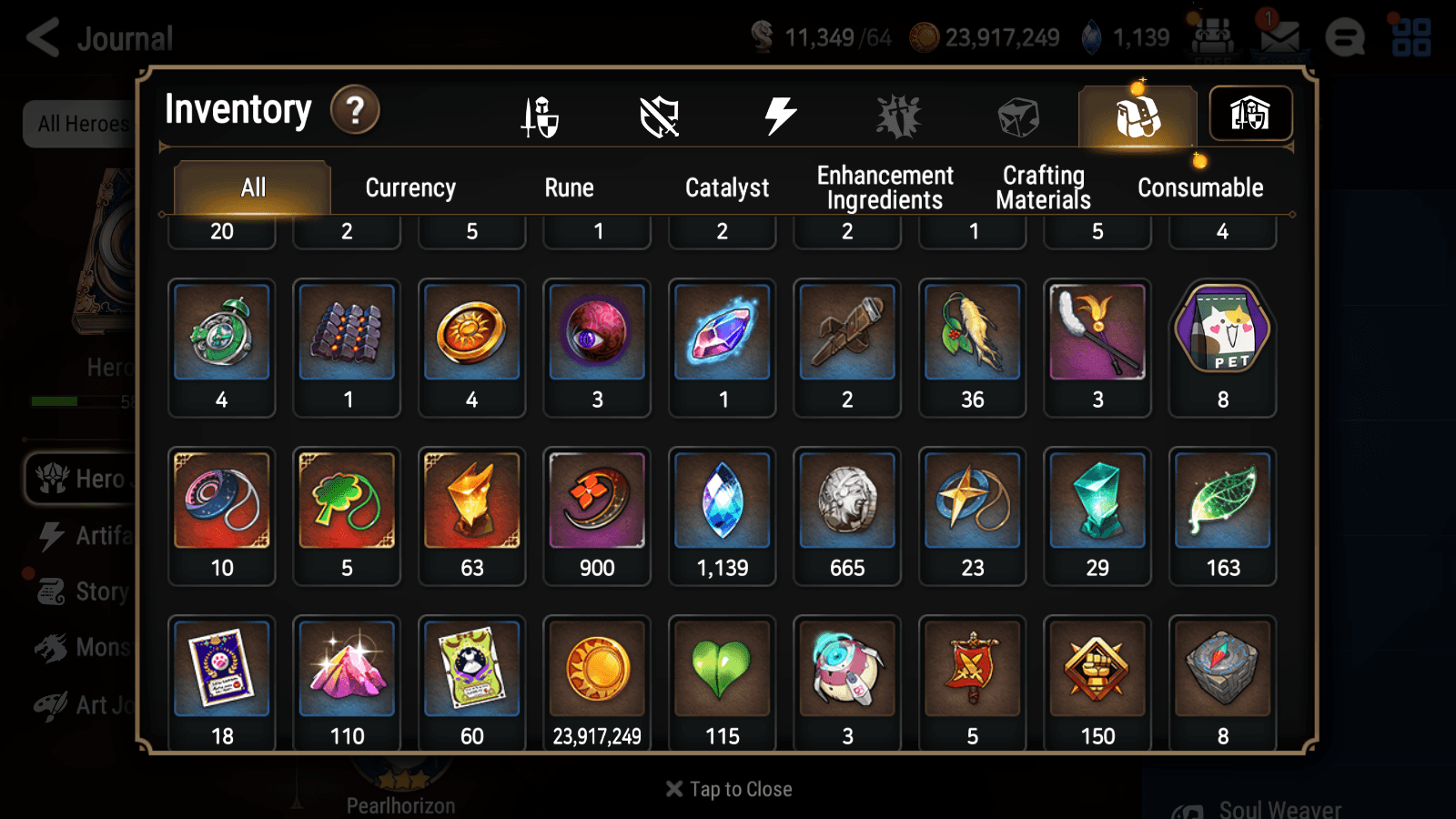Open the Exclusive Equipment lightning bolt tab
Image resolution: width=1456 pixels, height=819 pixels.
(778, 116)
